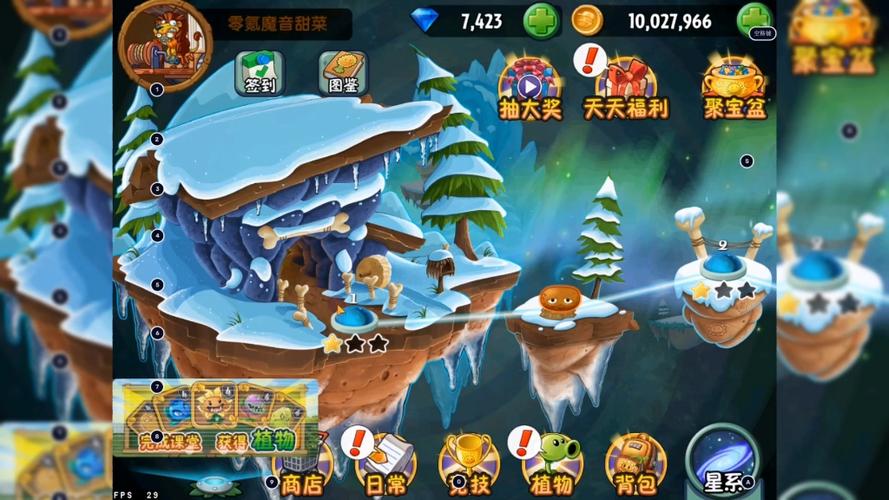Open the 星系 galaxy map

(x=725, y=462)
